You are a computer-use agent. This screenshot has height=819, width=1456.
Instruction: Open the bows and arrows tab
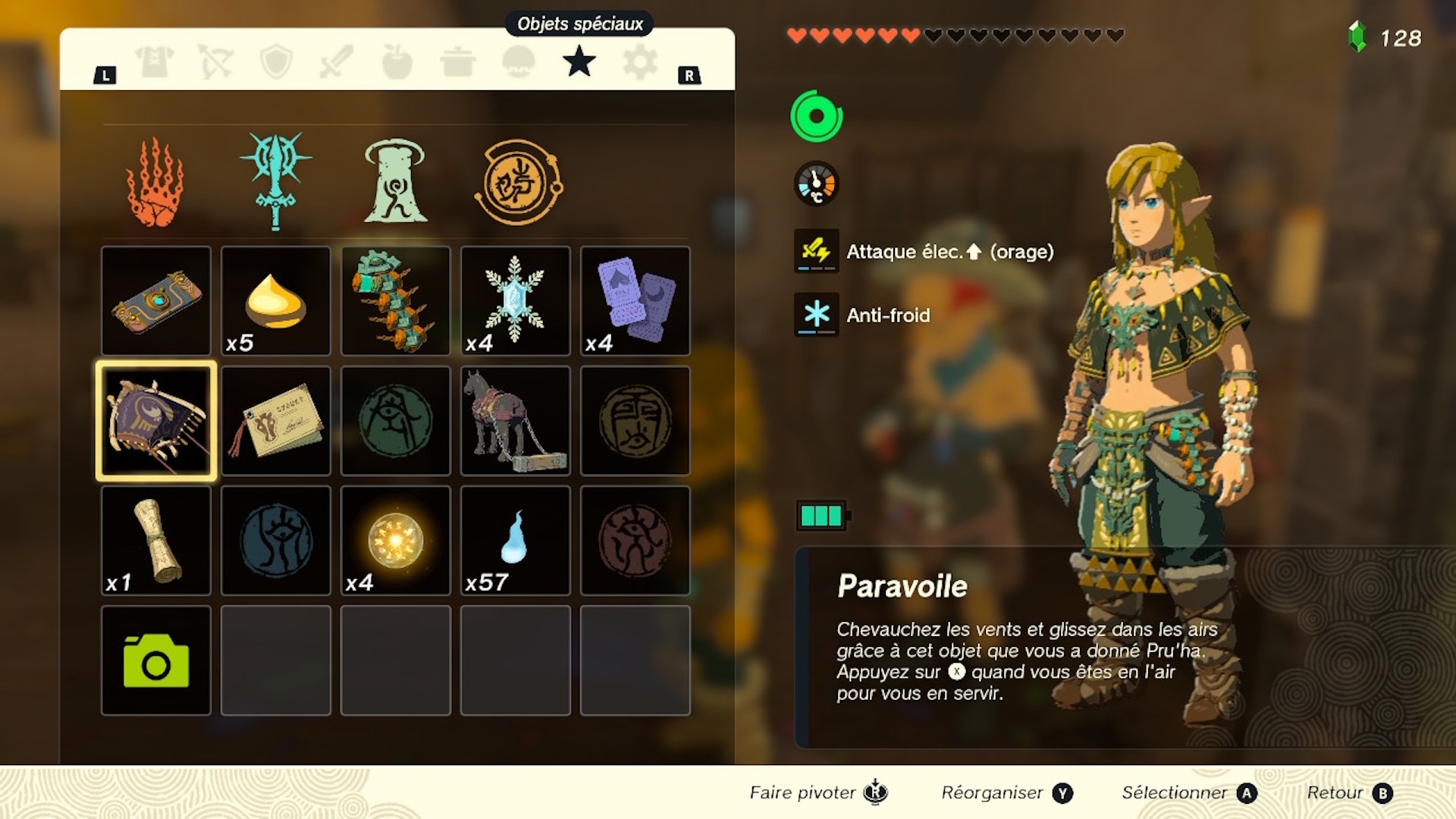click(215, 61)
